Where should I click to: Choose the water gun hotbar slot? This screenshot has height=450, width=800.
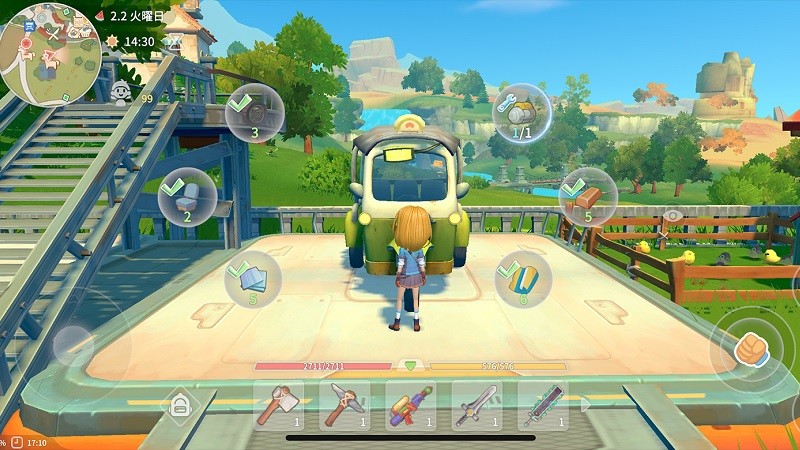pos(411,405)
